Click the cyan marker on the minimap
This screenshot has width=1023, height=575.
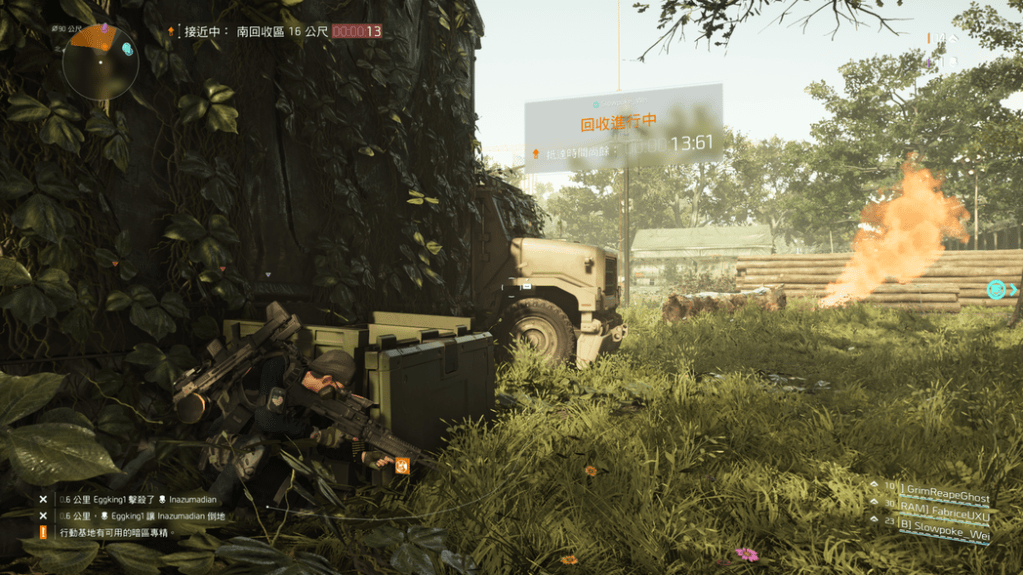(x=127, y=48)
